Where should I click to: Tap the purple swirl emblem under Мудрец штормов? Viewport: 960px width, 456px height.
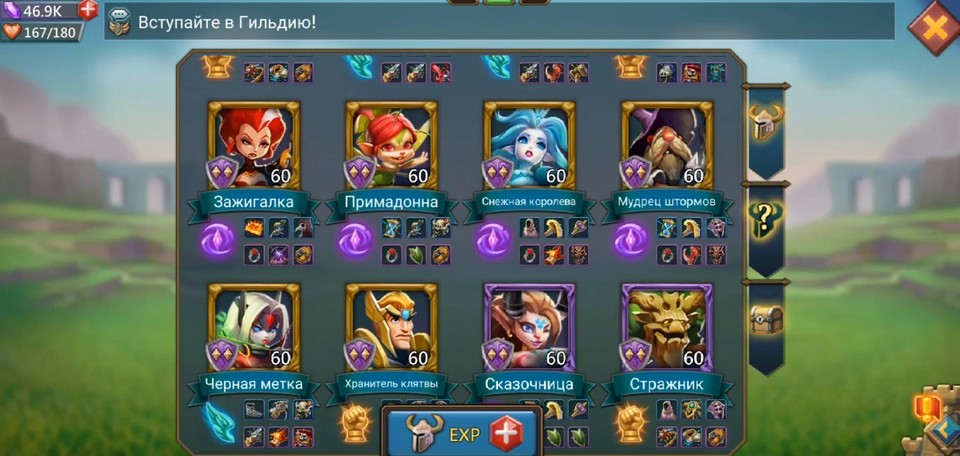[x=630, y=241]
